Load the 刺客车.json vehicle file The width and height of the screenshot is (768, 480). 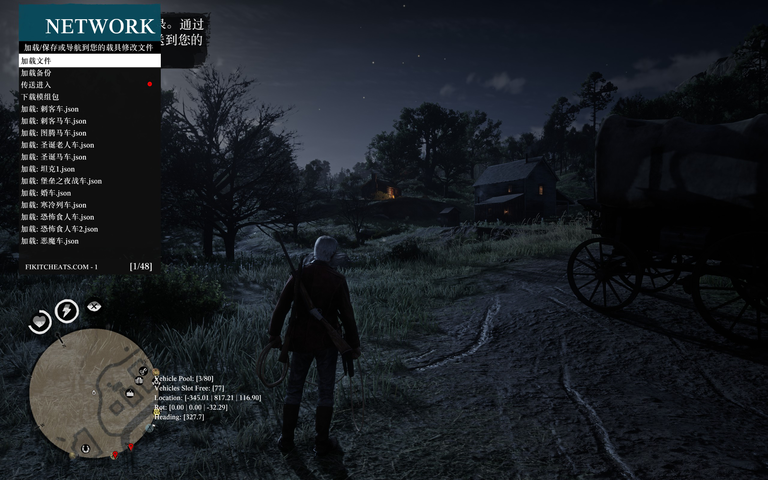[x=89, y=109]
